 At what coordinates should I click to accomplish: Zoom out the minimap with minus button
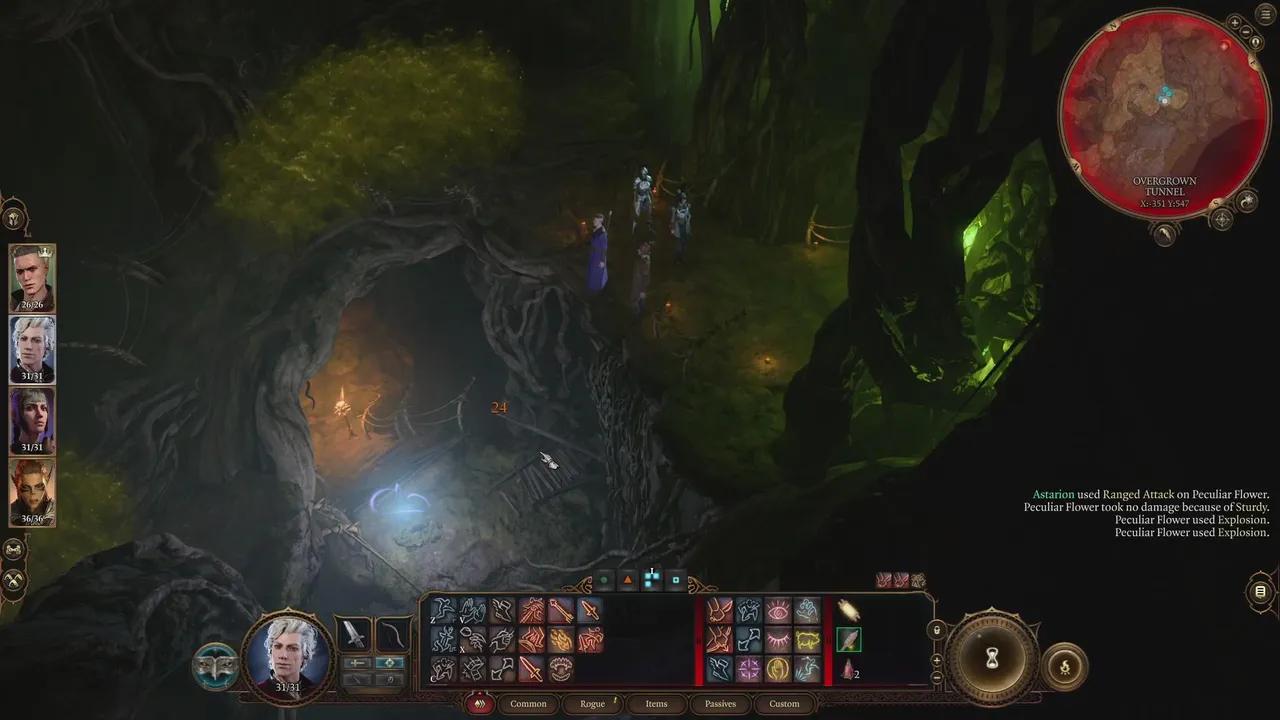[x=1246, y=32]
